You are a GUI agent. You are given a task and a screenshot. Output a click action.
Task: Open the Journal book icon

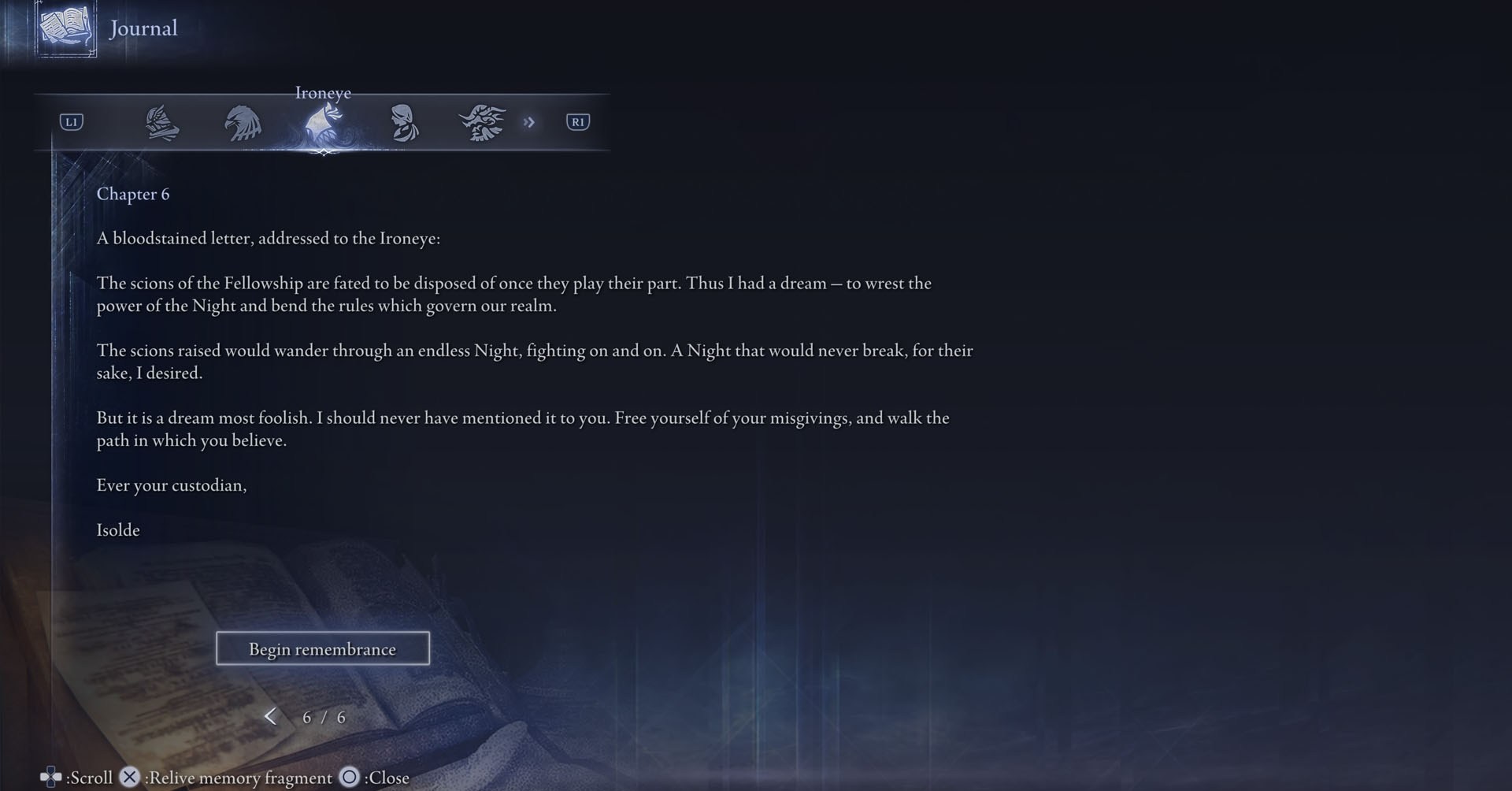65,28
